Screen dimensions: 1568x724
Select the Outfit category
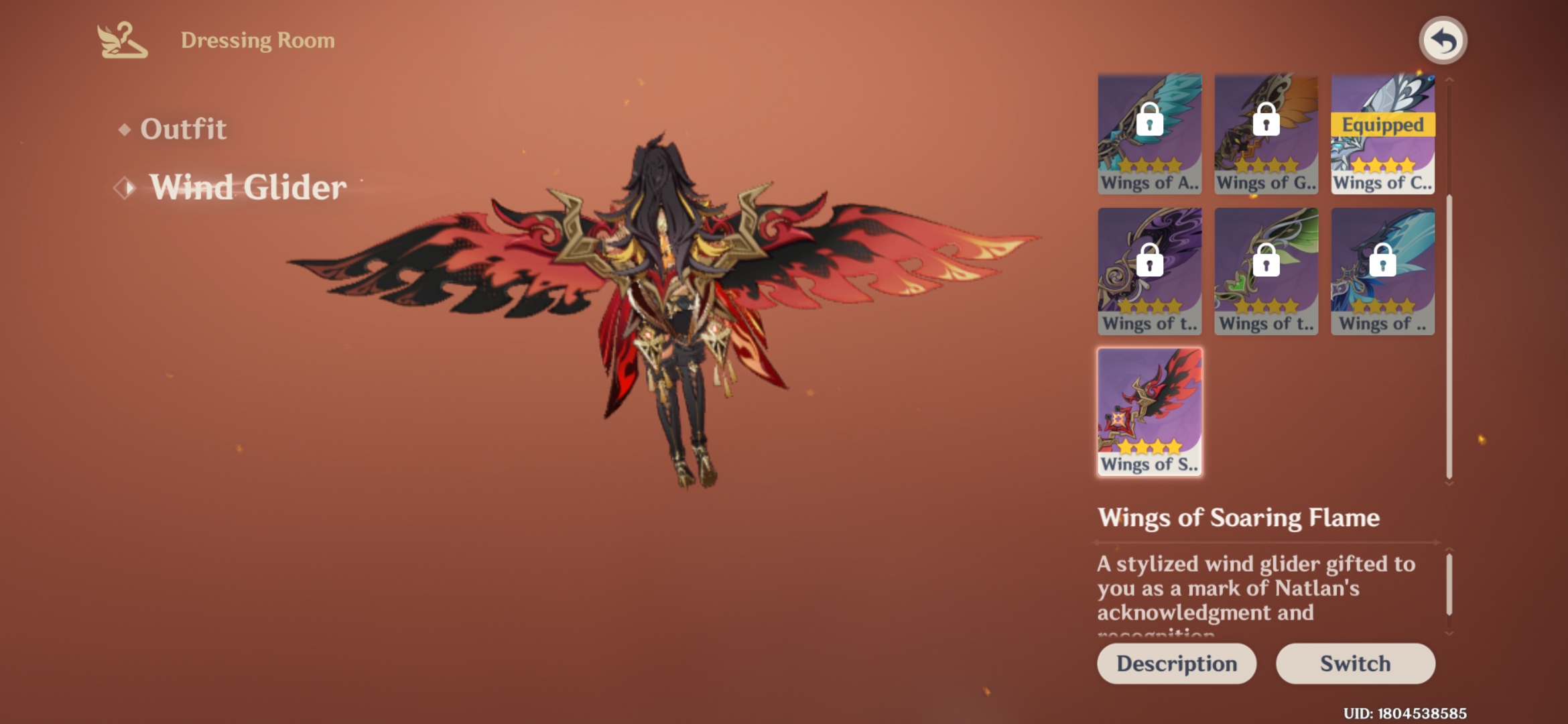pos(183,129)
